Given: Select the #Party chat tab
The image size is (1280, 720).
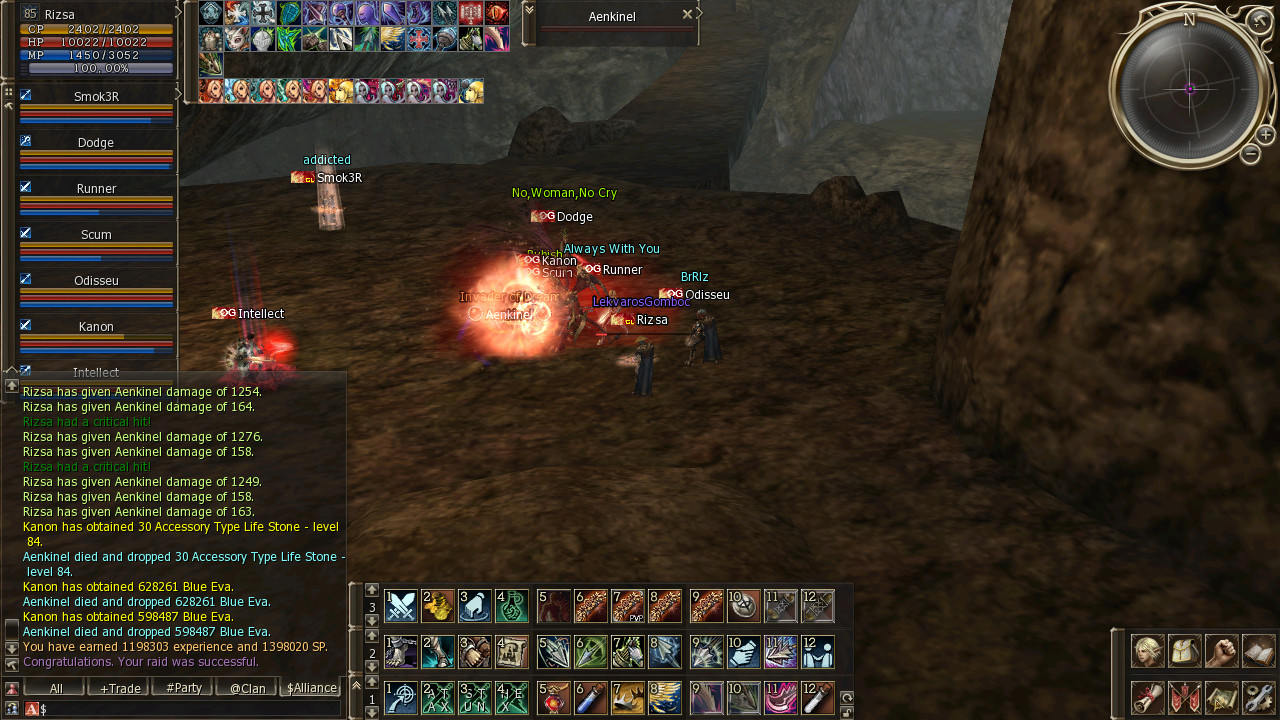Looking at the screenshot, I should (x=182, y=688).
